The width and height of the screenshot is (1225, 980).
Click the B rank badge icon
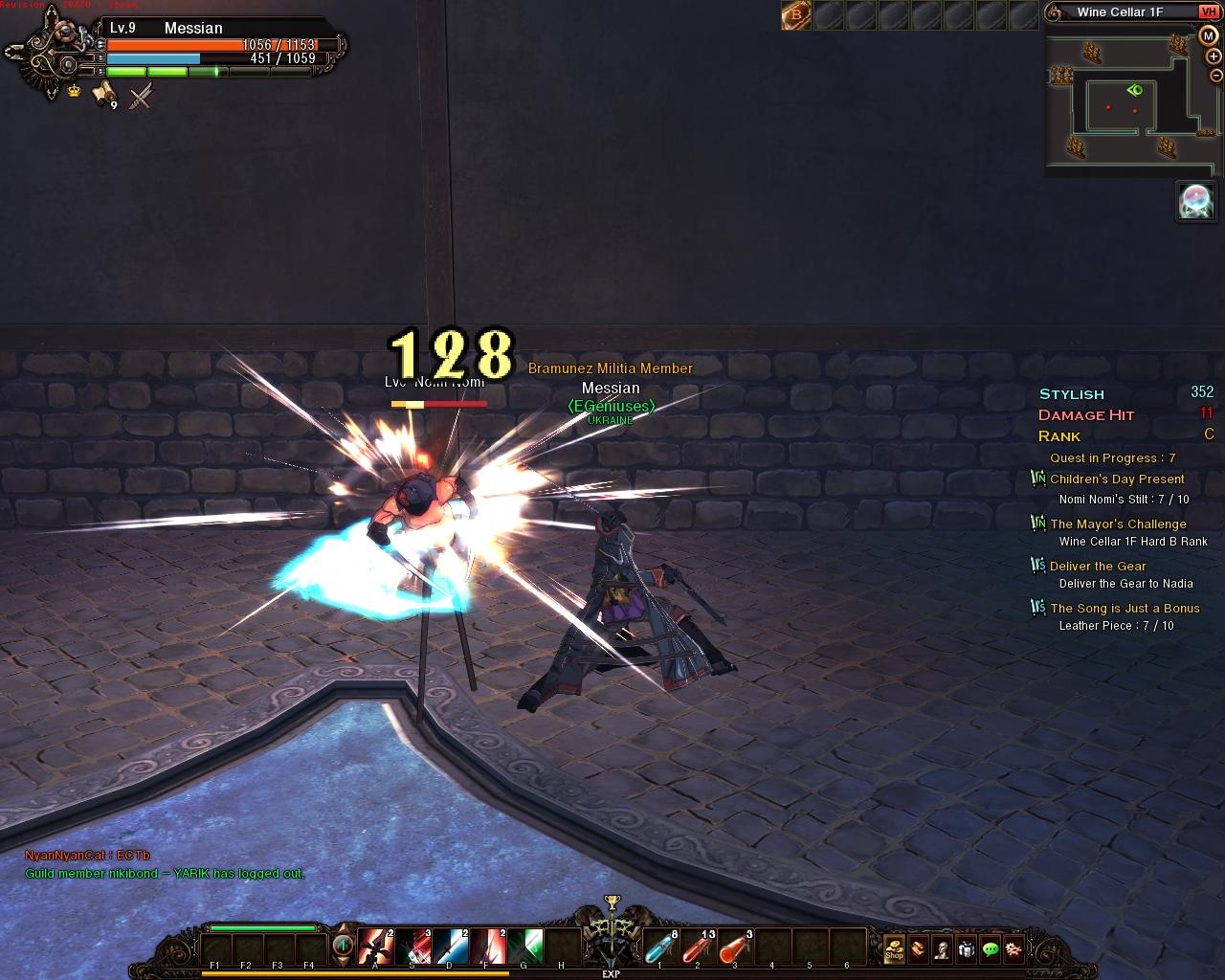point(795,14)
